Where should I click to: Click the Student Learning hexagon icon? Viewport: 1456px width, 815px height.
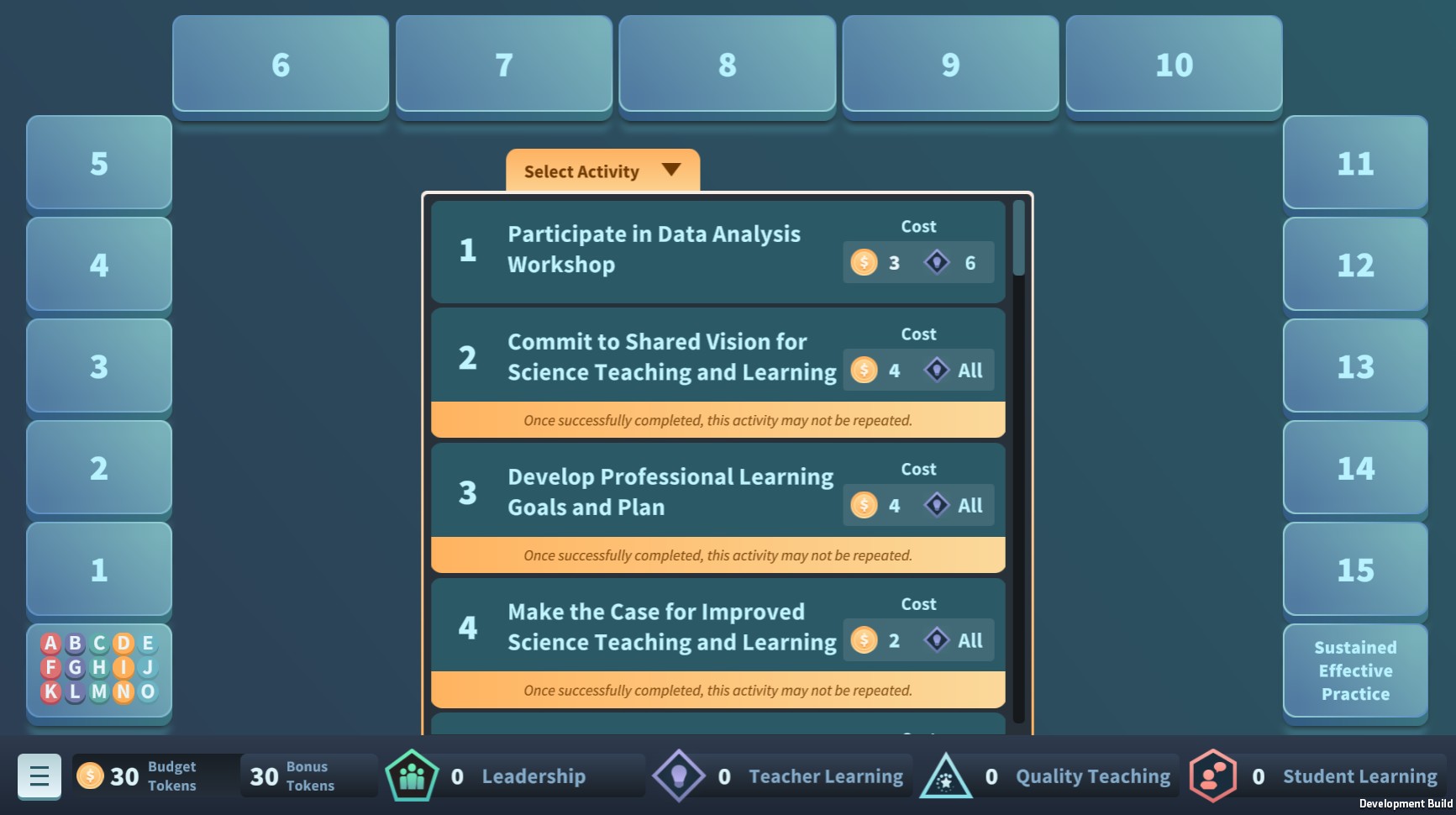point(1212,776)
